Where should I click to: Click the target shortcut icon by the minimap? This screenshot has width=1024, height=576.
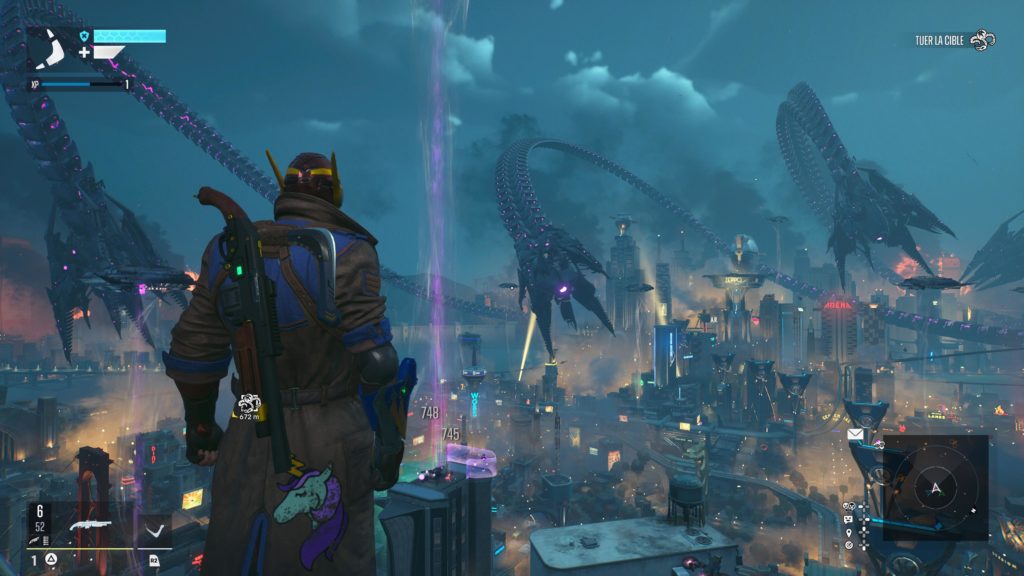pos(849,545)
